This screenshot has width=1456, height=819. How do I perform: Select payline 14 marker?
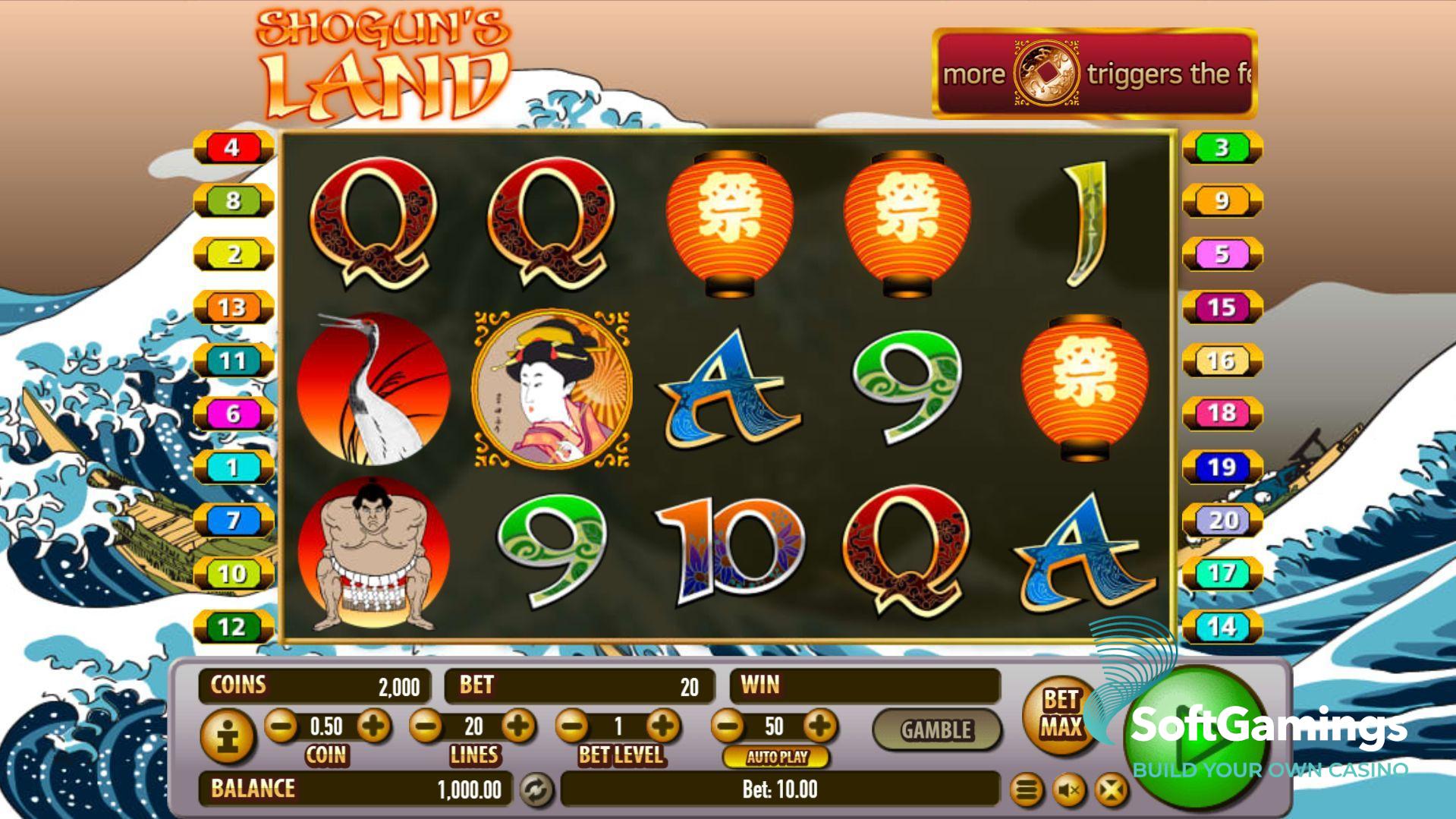tap(1222, 627)
